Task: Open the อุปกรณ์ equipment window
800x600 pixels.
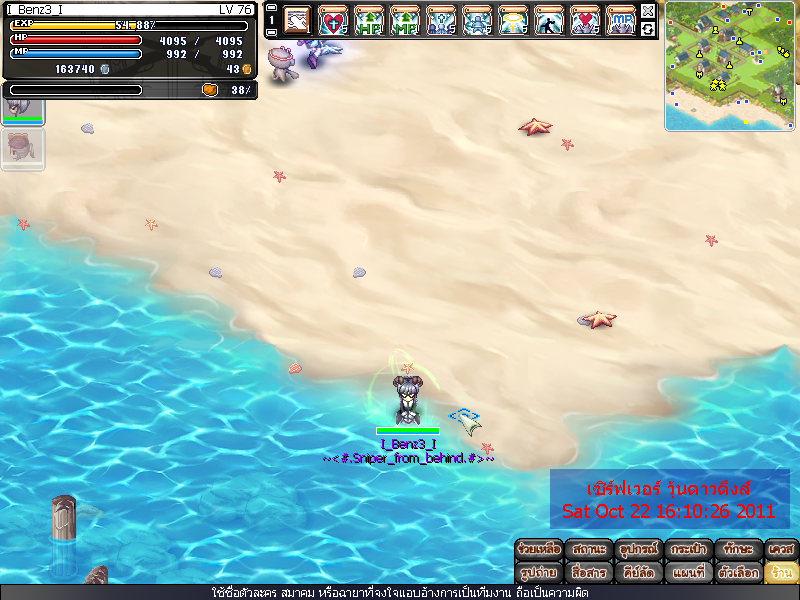Action: tap(640, 549)
